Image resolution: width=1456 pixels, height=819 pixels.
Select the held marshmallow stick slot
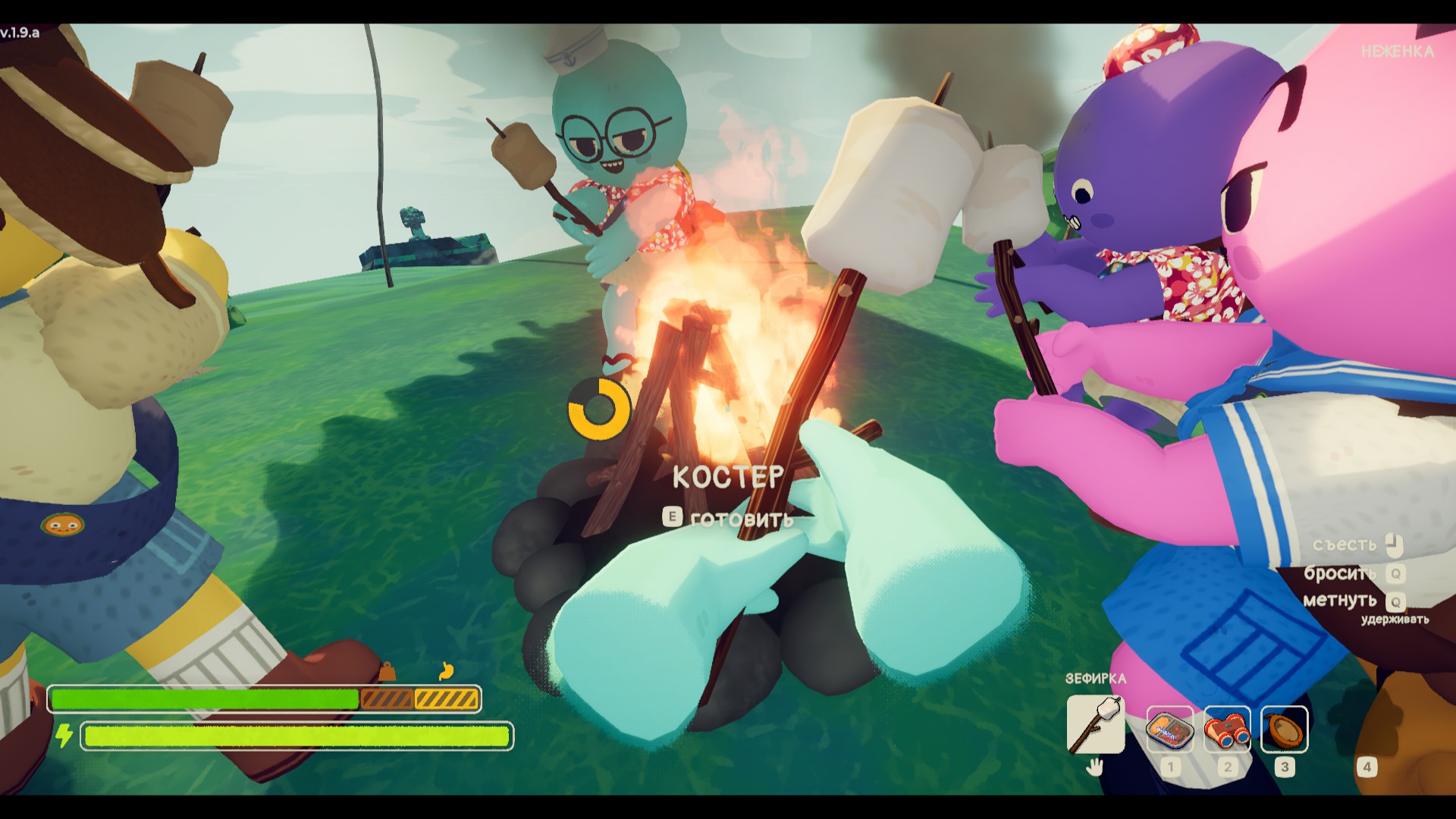[x=1095, y=725]
